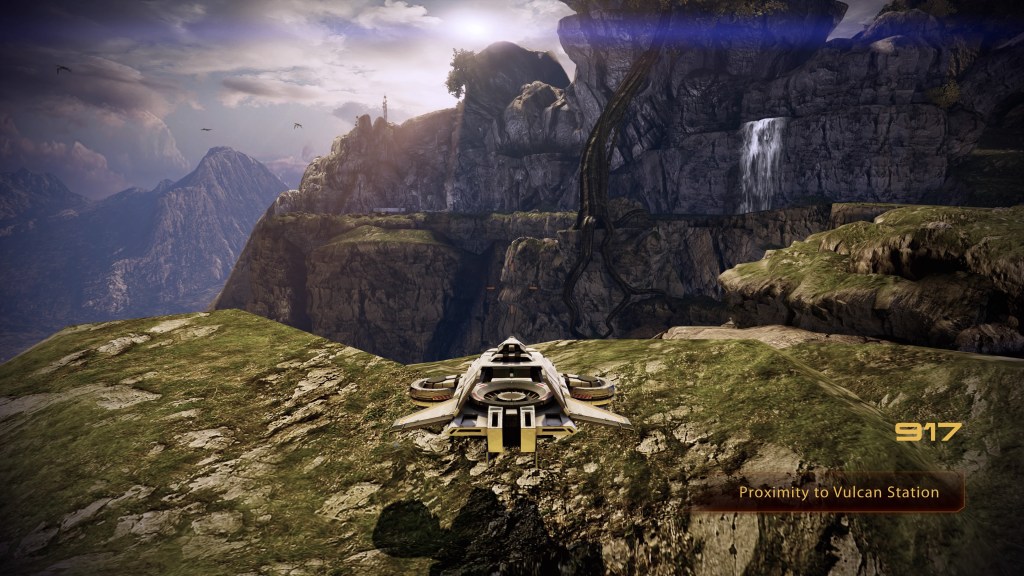Select the Proximity to Vulcan Station tracker
The width and height of the screenshot is (1024, 576).
tap(838, 492)
